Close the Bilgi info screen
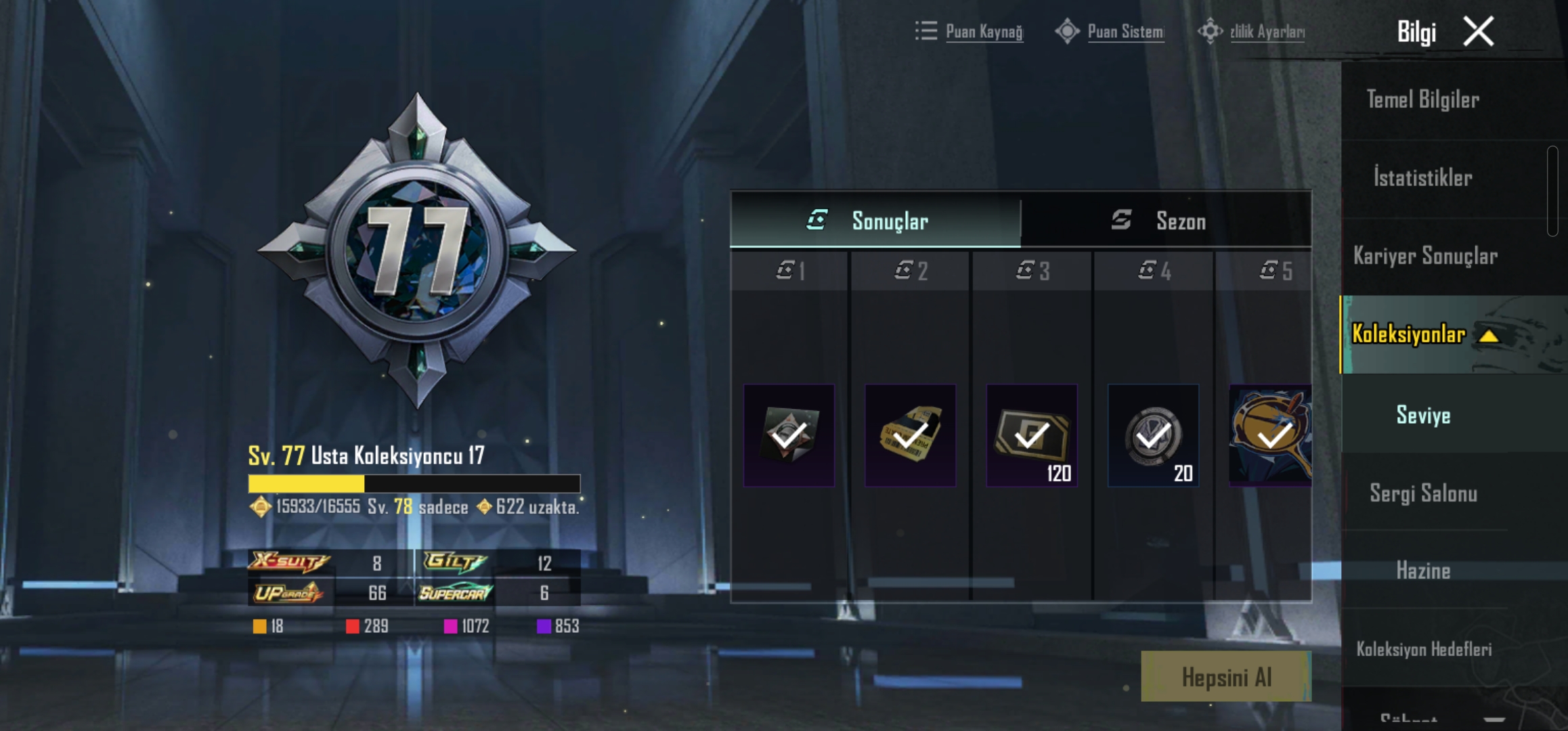The image size is (1568, 731). tap(1478, 32)
